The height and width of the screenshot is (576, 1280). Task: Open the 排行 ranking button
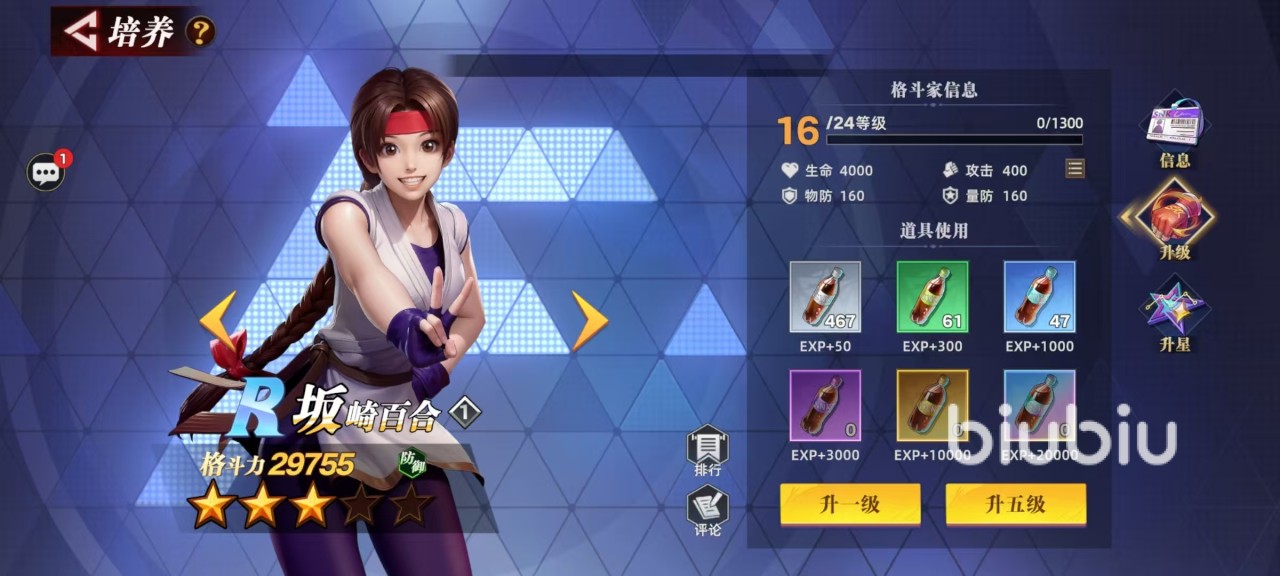click(707, 450)
